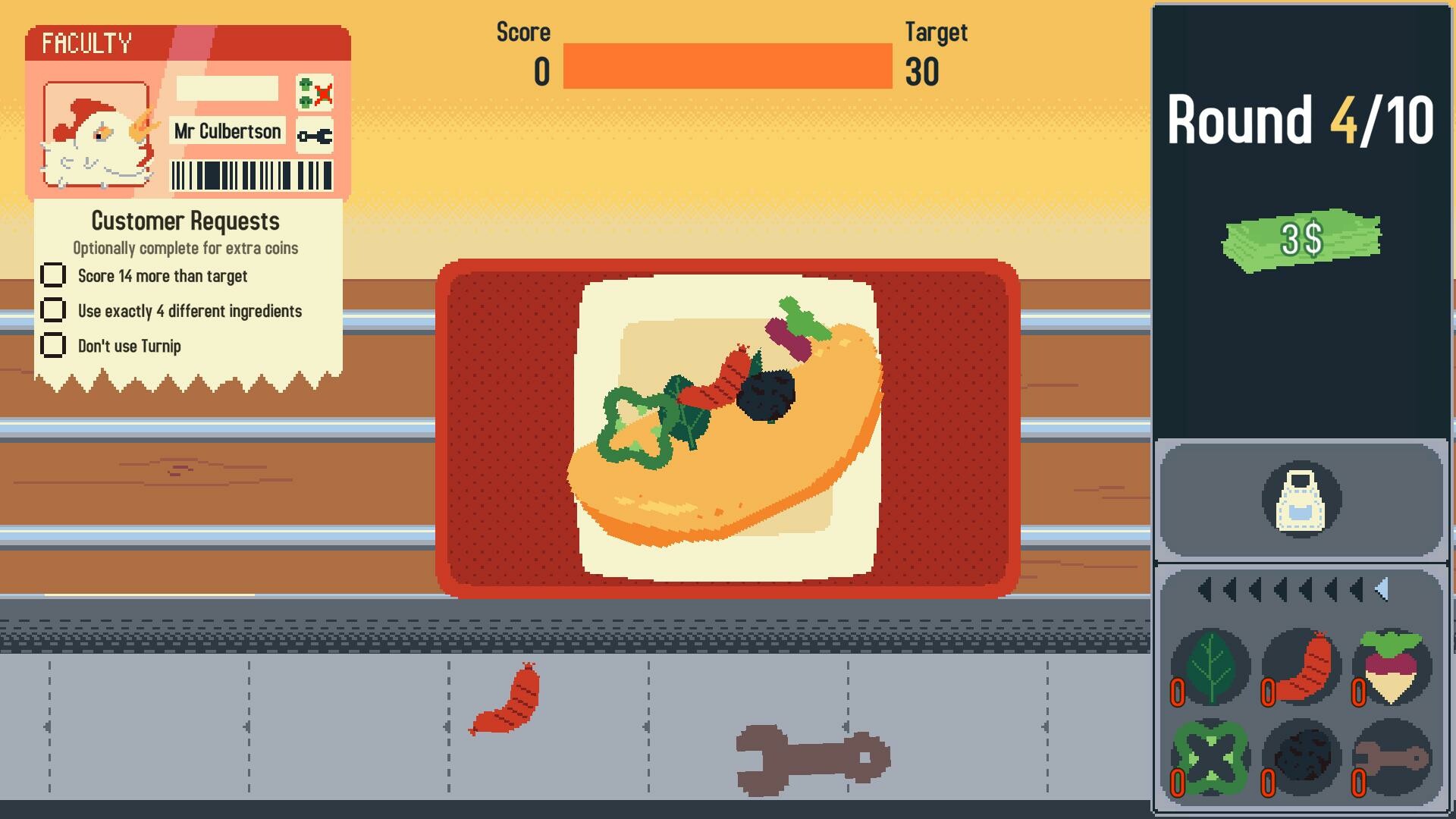
Task: Click the wrench icon on the faculty card
Action: pos(314,136)
